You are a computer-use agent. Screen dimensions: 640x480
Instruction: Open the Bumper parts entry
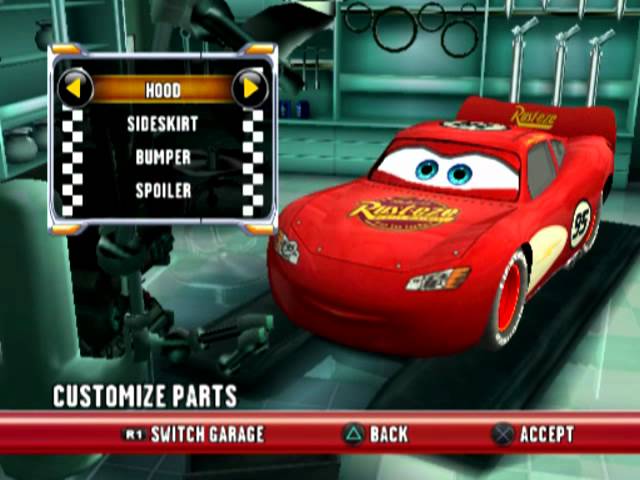pos(162,157)
